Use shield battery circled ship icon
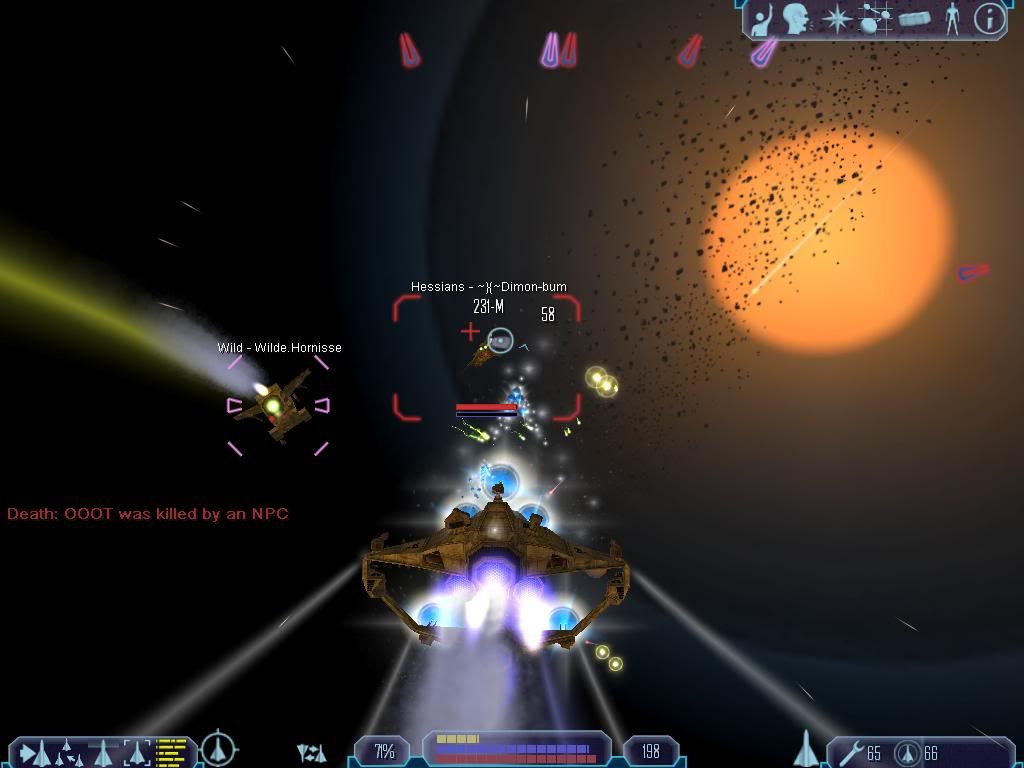Image resolution: width=1024 pixels, height=768 pixels. [908, 752]
